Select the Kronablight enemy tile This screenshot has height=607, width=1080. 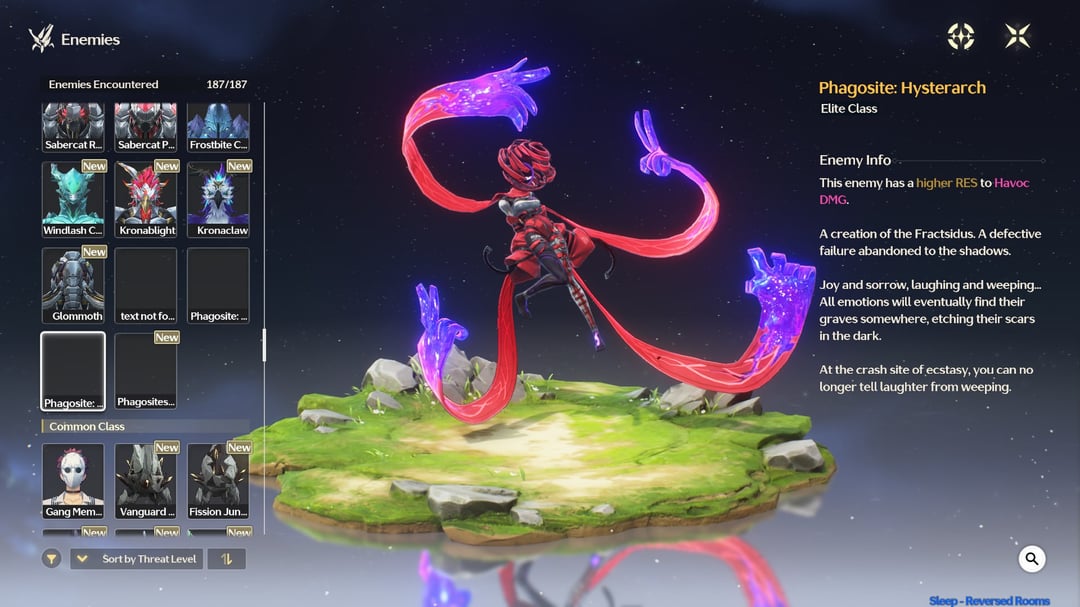pos(146,199)
